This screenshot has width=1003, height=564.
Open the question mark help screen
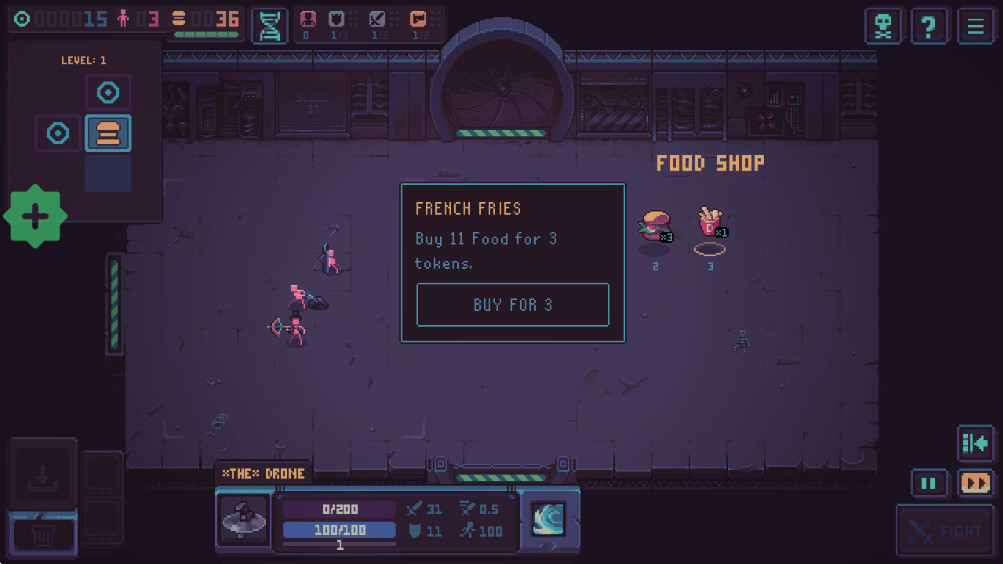pyautogui.click(x=929, y=26)
